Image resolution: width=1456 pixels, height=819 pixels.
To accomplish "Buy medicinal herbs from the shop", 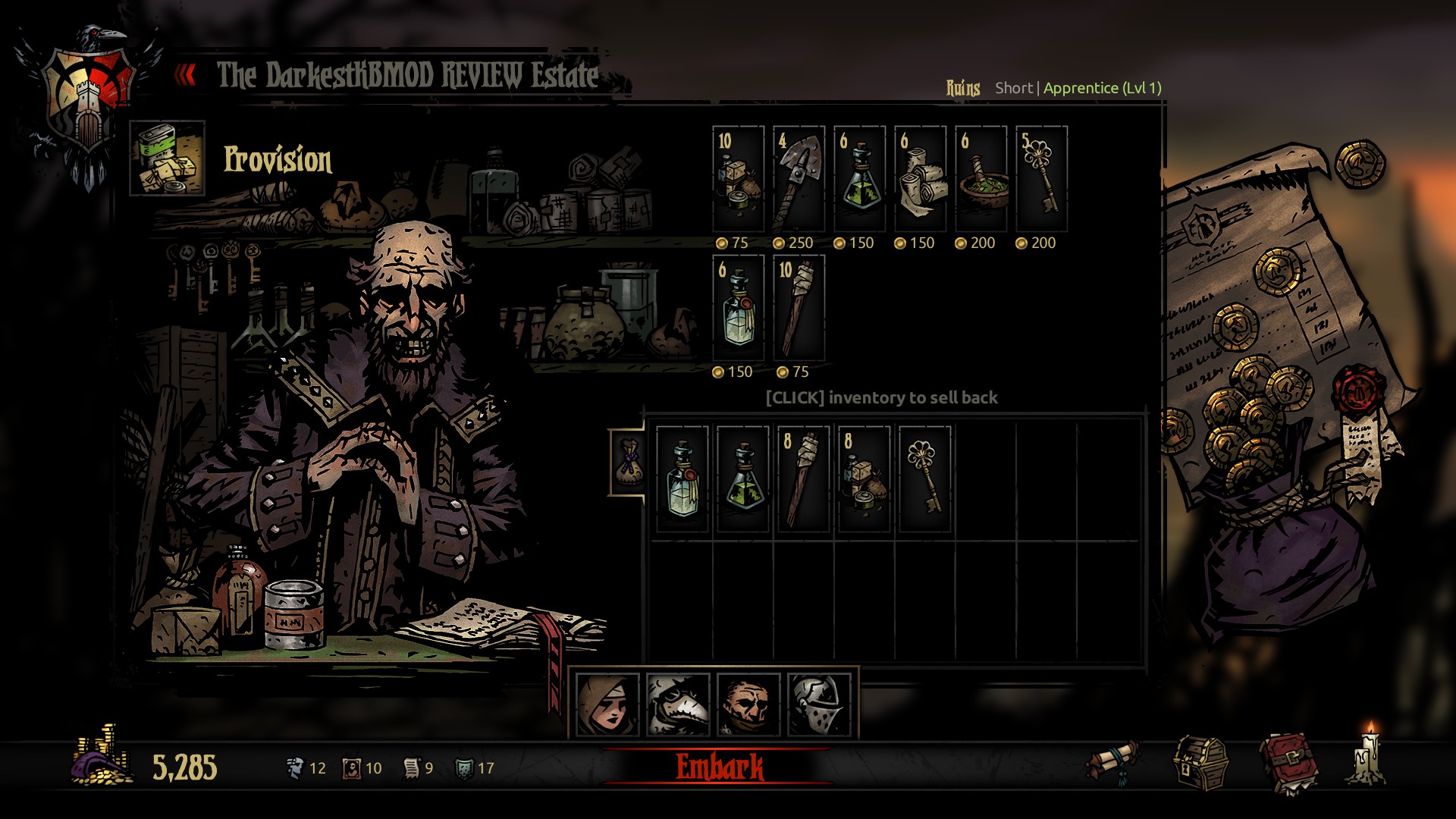I will point(981,179).
